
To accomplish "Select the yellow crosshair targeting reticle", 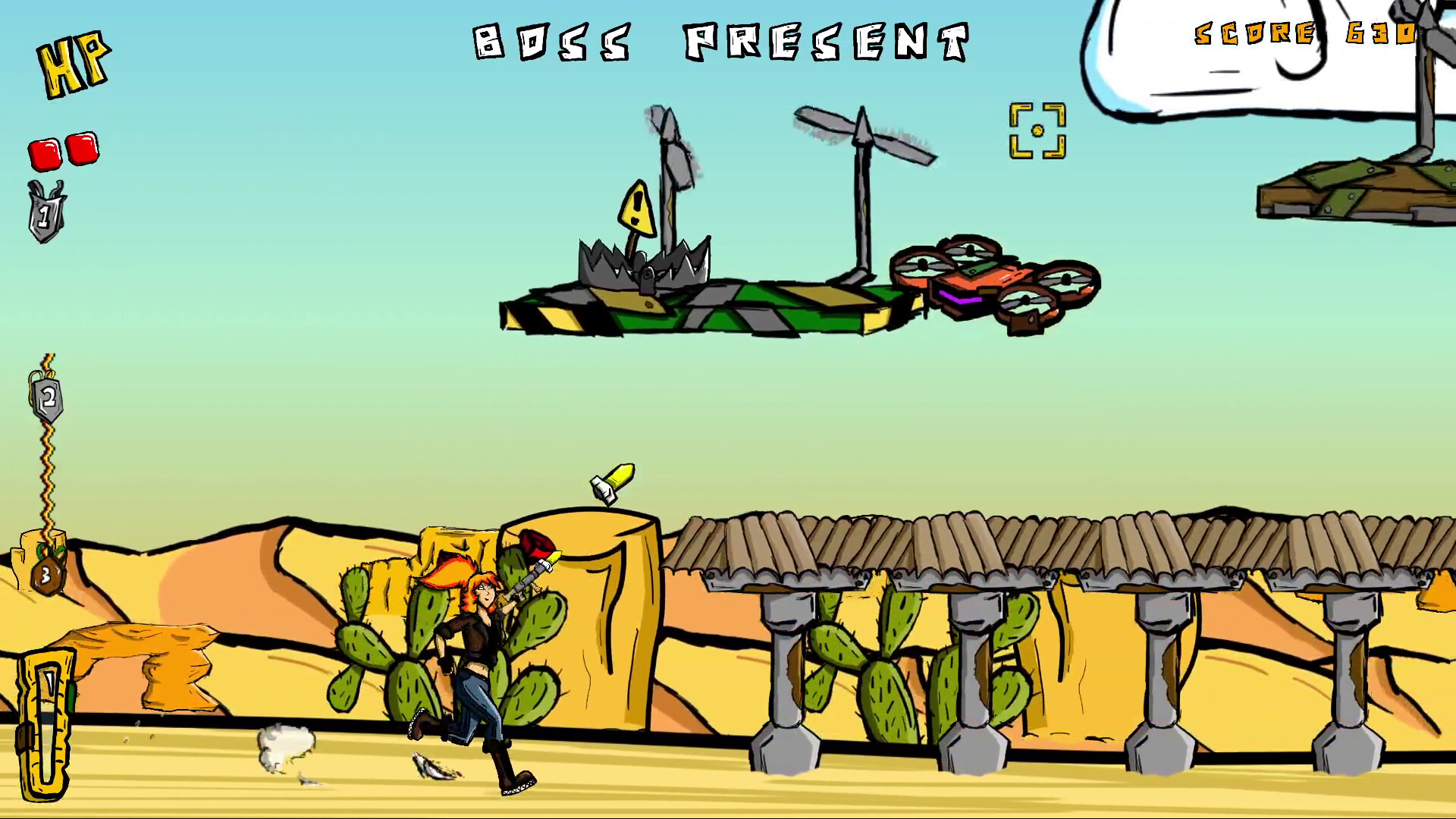I will (x=1037, y=131).
